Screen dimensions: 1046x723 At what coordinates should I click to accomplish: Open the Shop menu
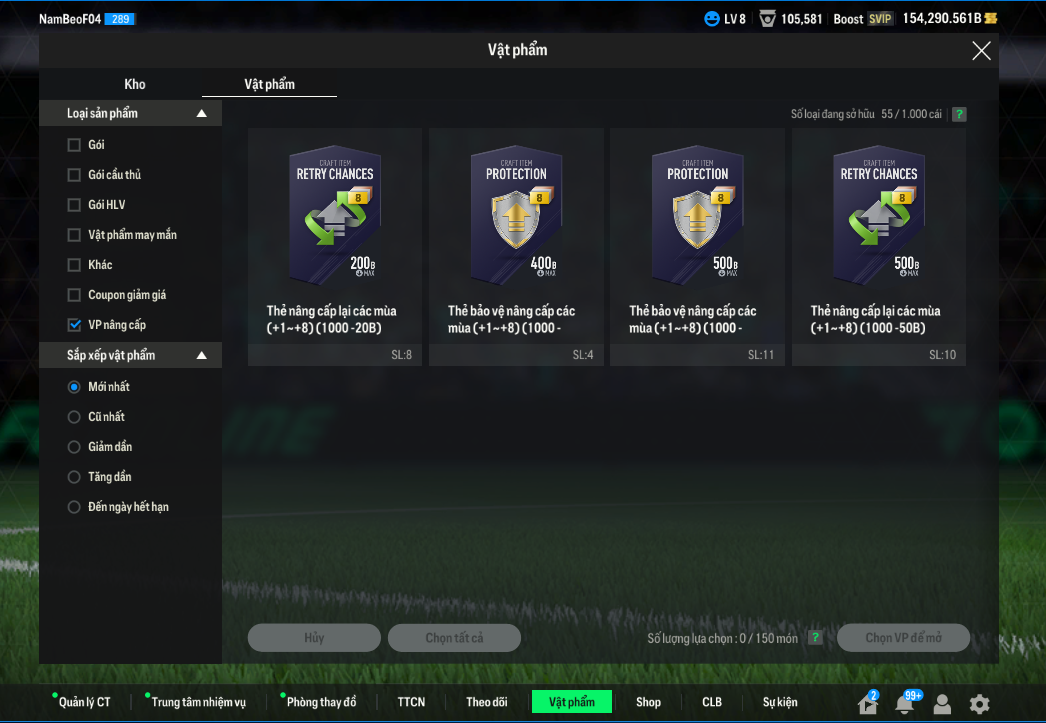tap(648, 702)
